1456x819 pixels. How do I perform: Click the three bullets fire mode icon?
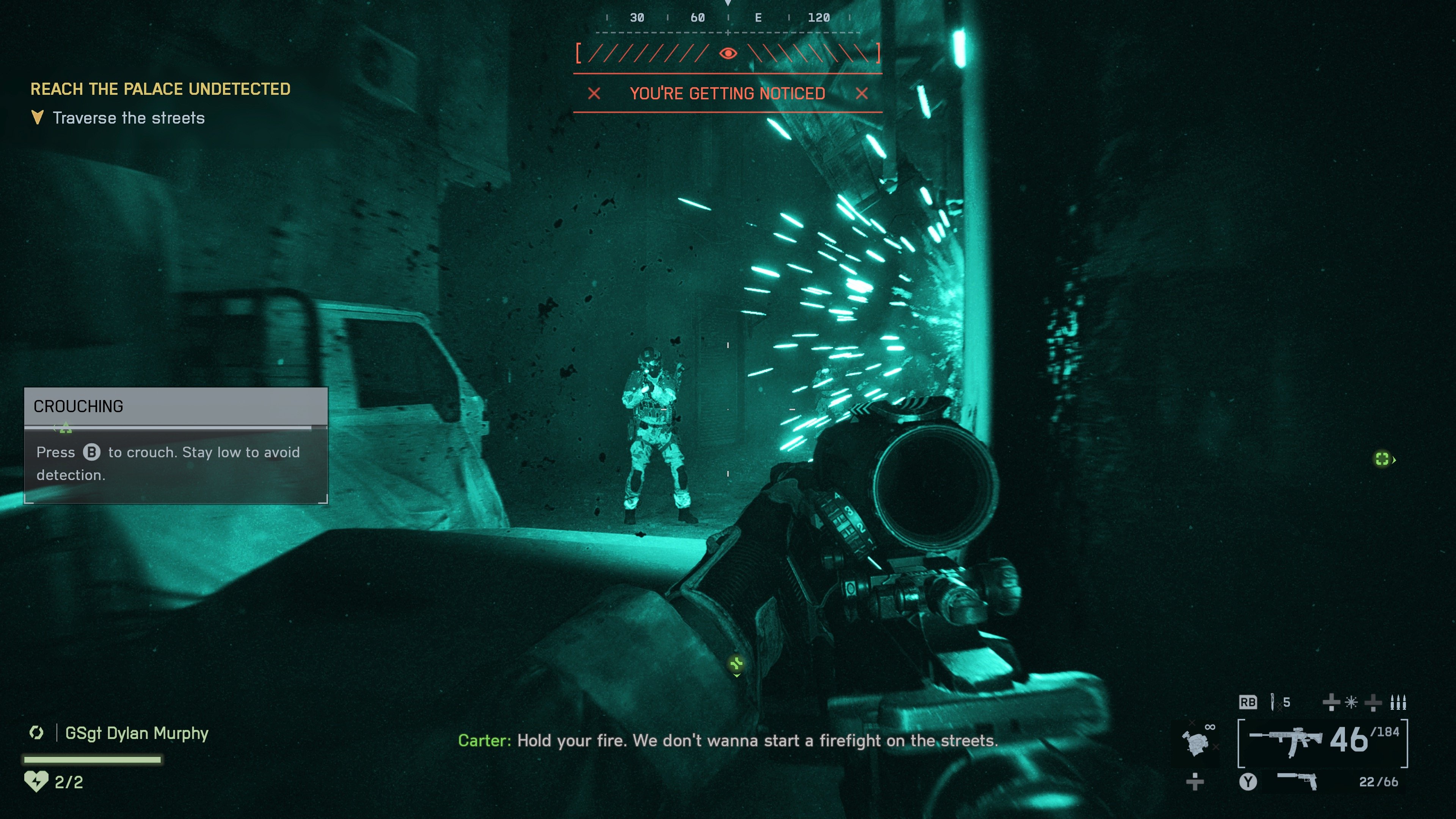[1398, 703]
